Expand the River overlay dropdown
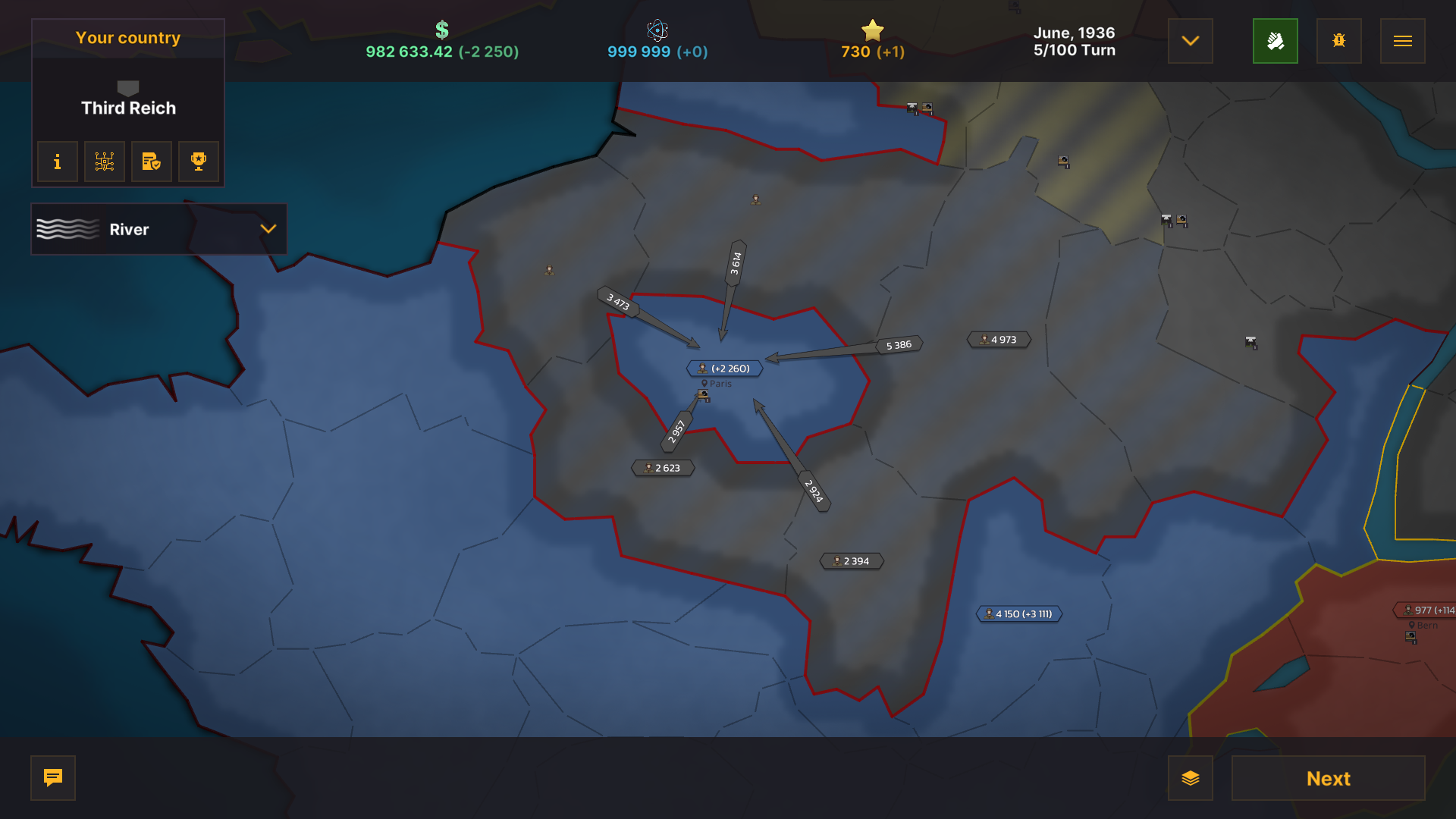Viewport: 1456px width, 819px height. (x=267, y=229)
